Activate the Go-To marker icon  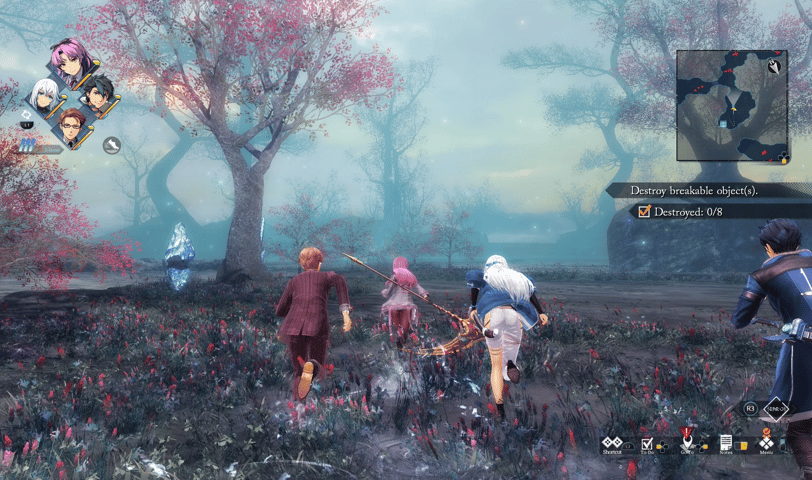click(687, 441)
